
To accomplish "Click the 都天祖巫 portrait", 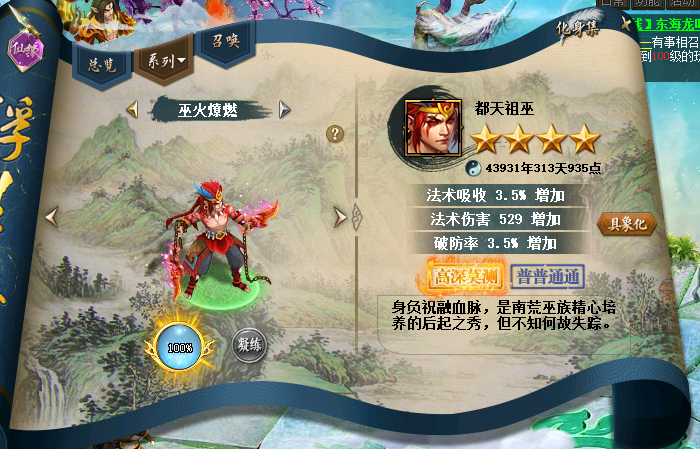I will 431,127.
